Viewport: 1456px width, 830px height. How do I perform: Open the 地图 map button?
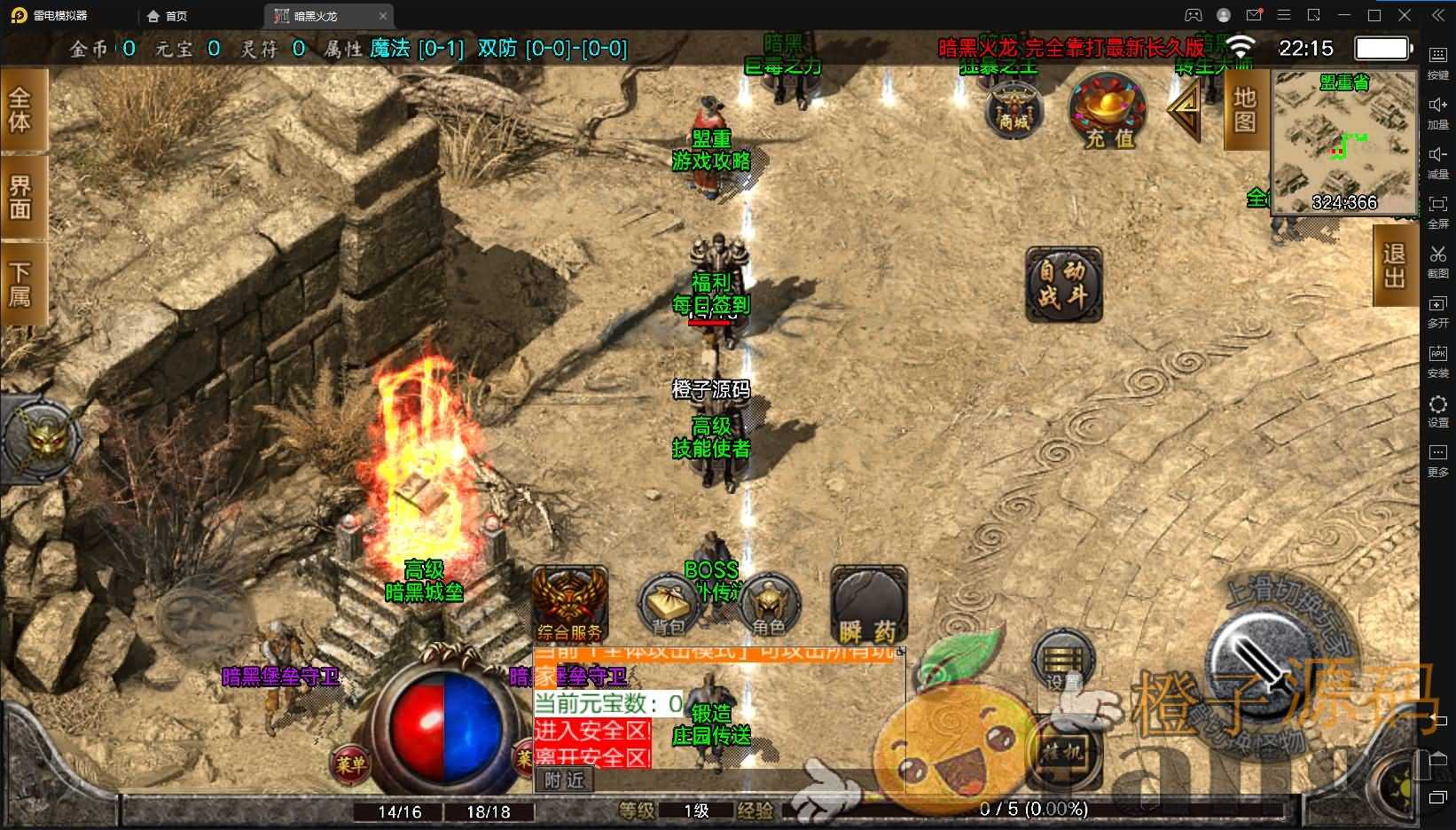pyautogui.click(x=1244, y=109)
